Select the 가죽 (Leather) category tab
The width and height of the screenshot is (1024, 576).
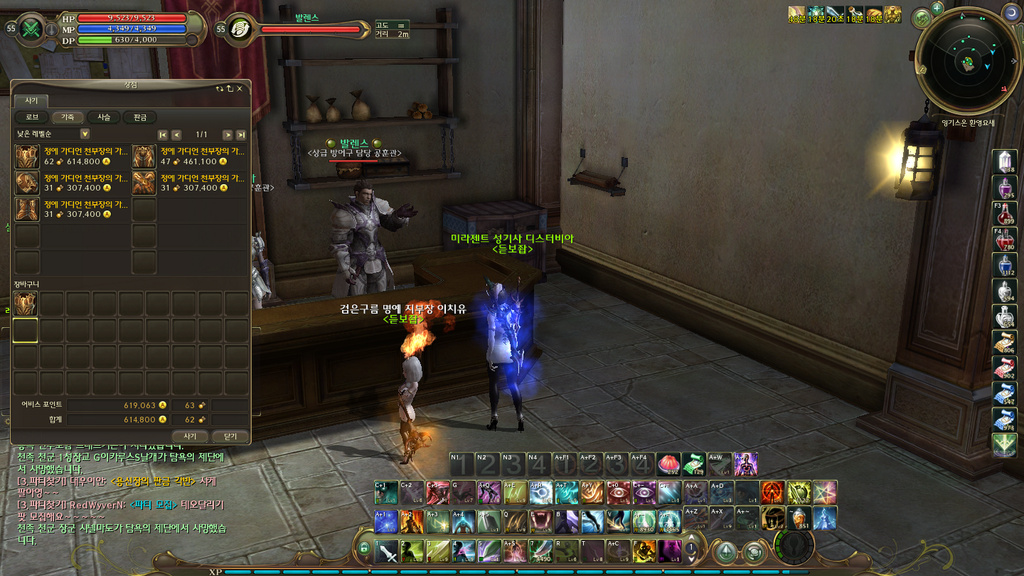(x=68, y=117)
